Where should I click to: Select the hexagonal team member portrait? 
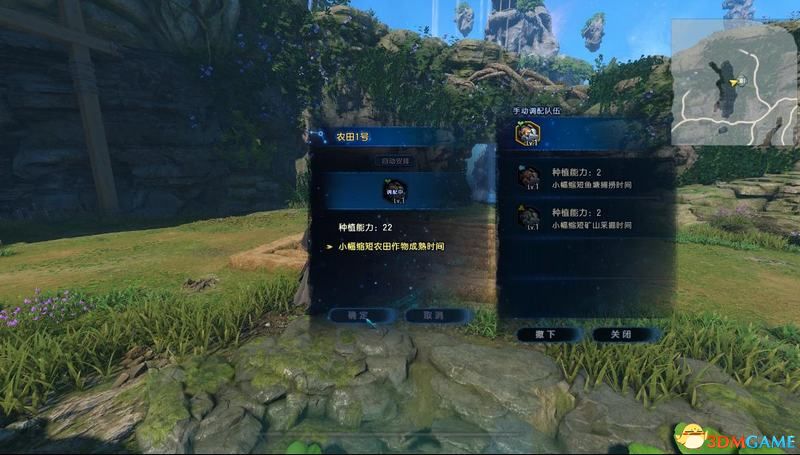[529, 134]
